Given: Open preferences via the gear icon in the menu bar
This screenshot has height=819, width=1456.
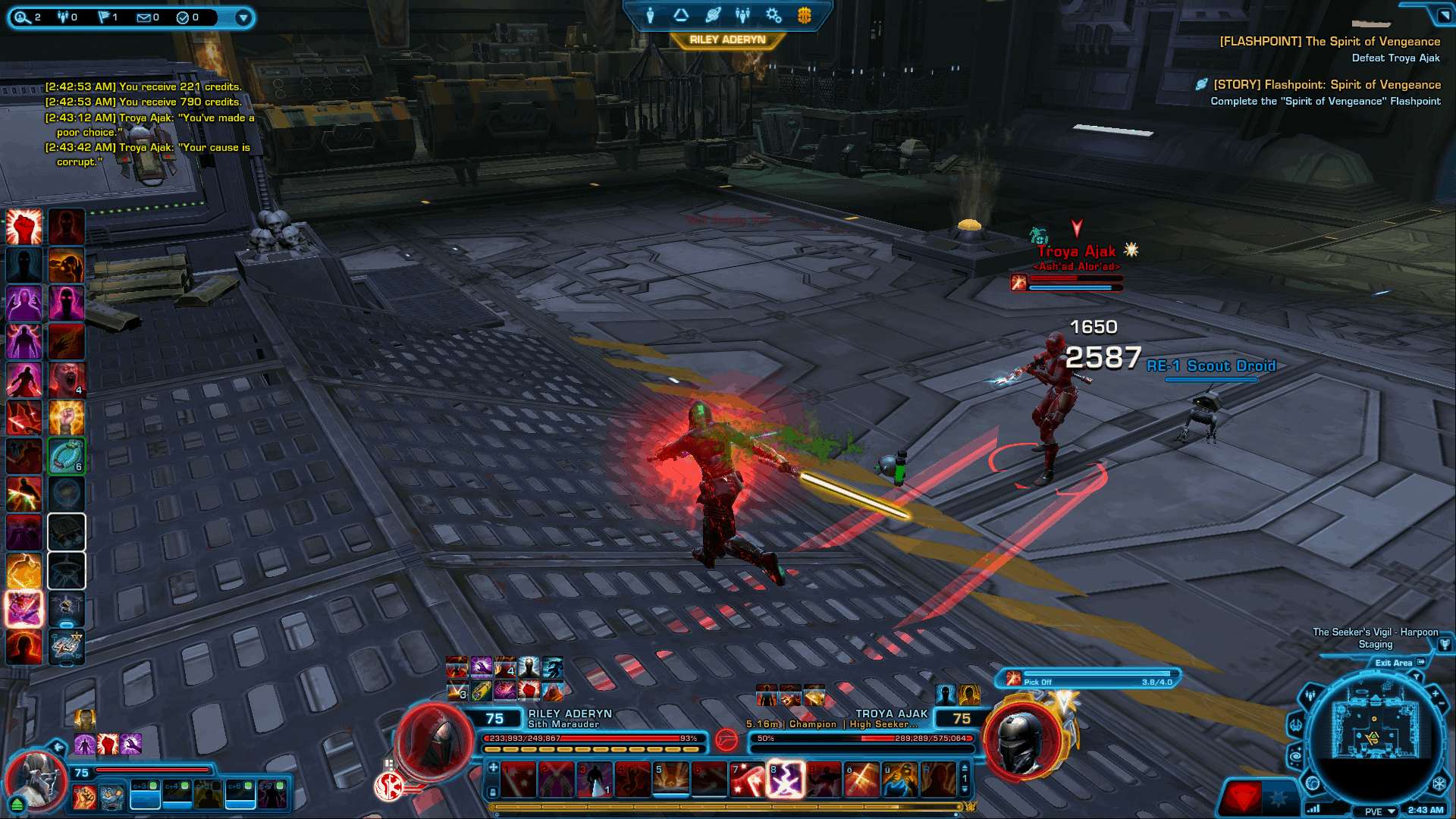Looking at the screenshot, I should 772,14.
